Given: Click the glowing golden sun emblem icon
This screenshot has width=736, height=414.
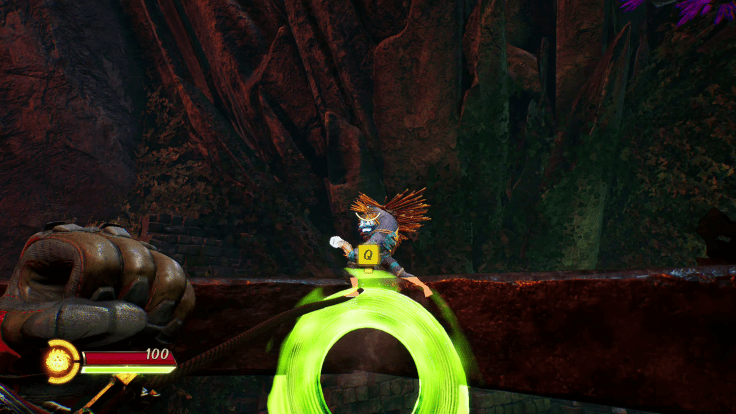Looking at the screenshot, I should click(61, 360).
